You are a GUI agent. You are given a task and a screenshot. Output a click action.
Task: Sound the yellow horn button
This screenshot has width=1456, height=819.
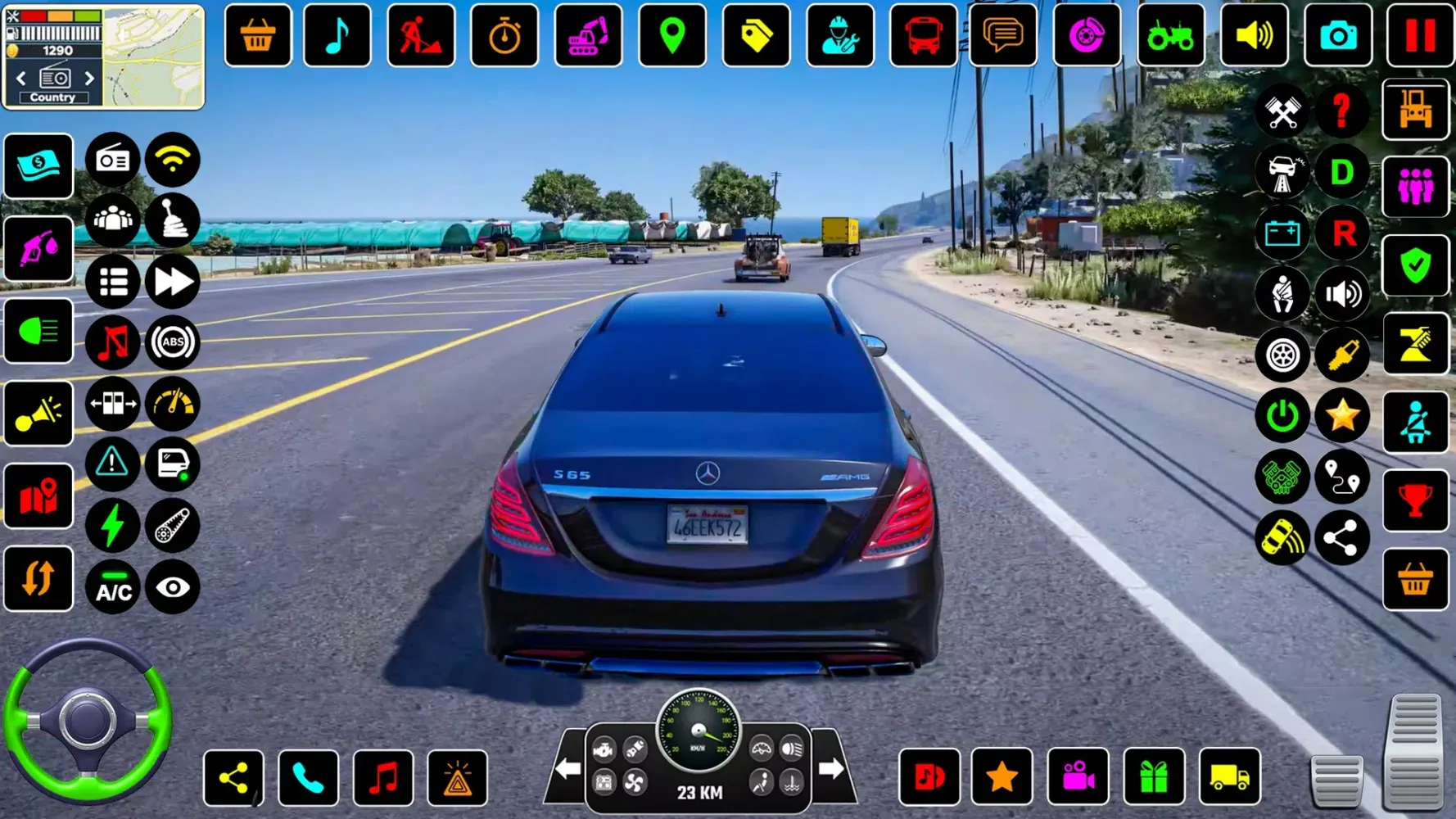38,414
